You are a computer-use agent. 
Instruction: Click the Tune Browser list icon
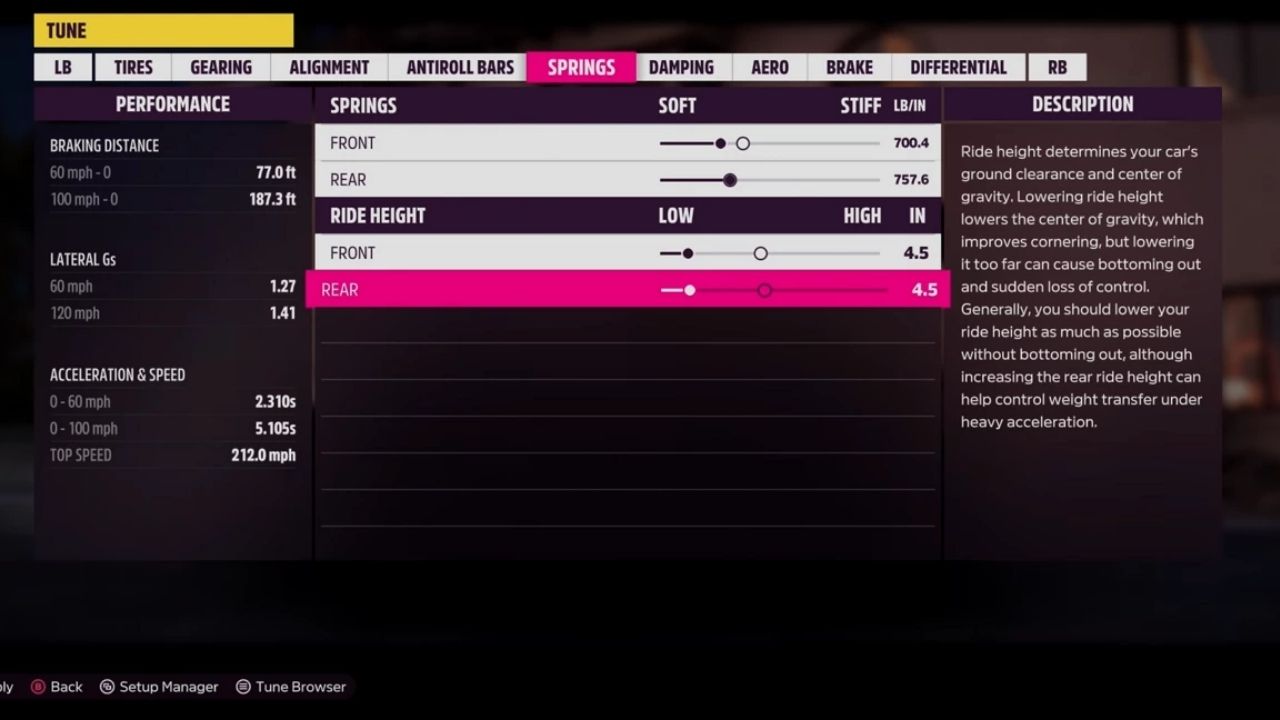tap(241, 687)
